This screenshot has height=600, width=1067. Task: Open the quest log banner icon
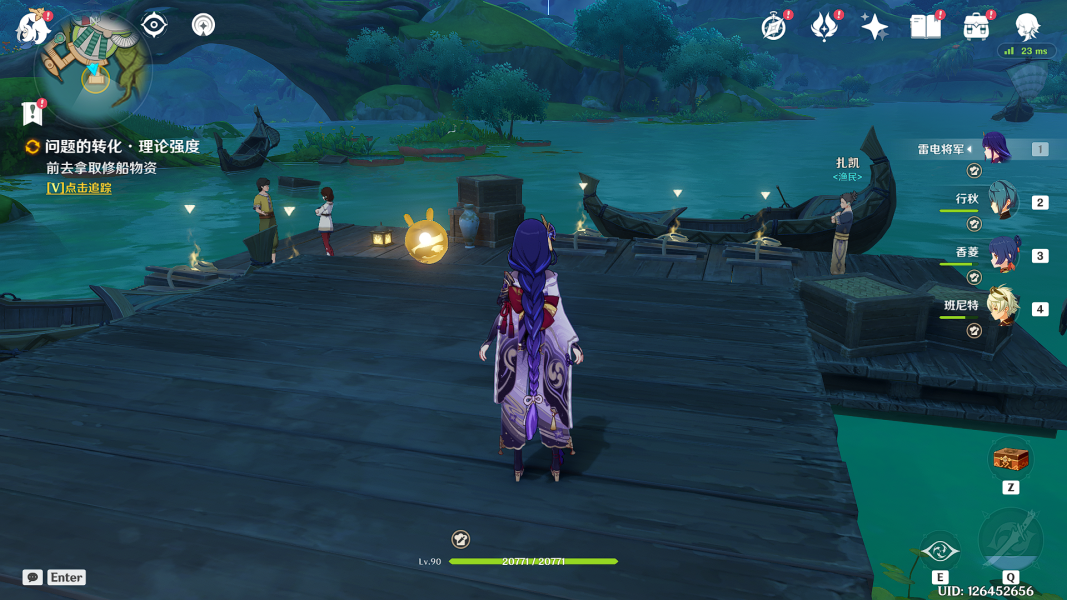33,112
